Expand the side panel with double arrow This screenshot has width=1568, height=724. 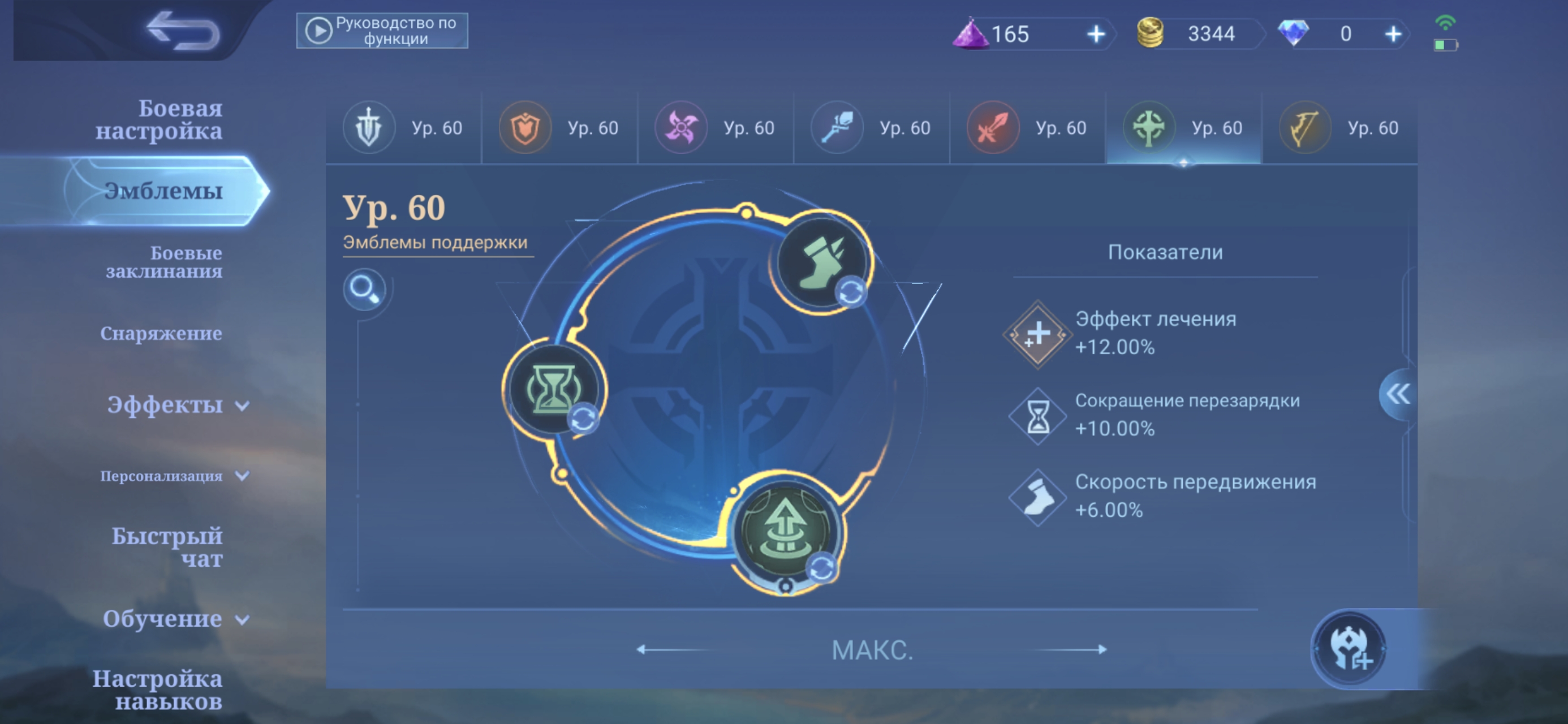pos(1398,394)
